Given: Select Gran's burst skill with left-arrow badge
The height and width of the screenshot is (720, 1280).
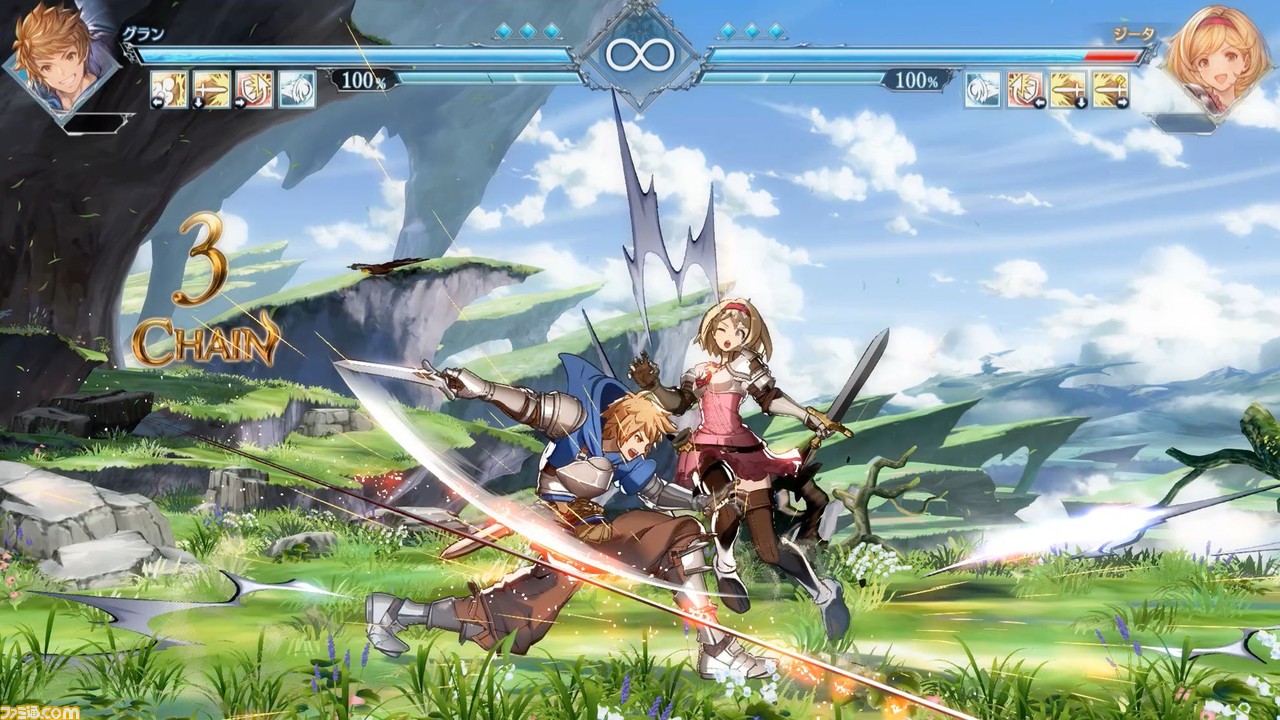Looking at the screenshot, I should click(x=169, y=89).
